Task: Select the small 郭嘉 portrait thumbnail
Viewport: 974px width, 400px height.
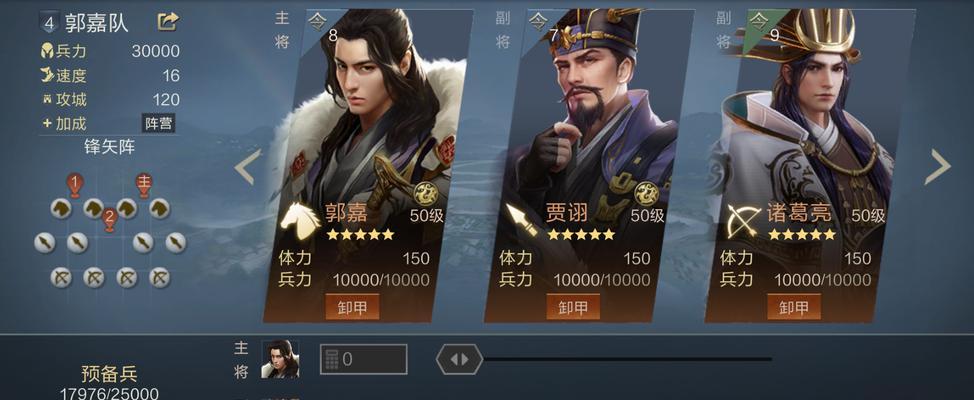Action: click(280, 359)
